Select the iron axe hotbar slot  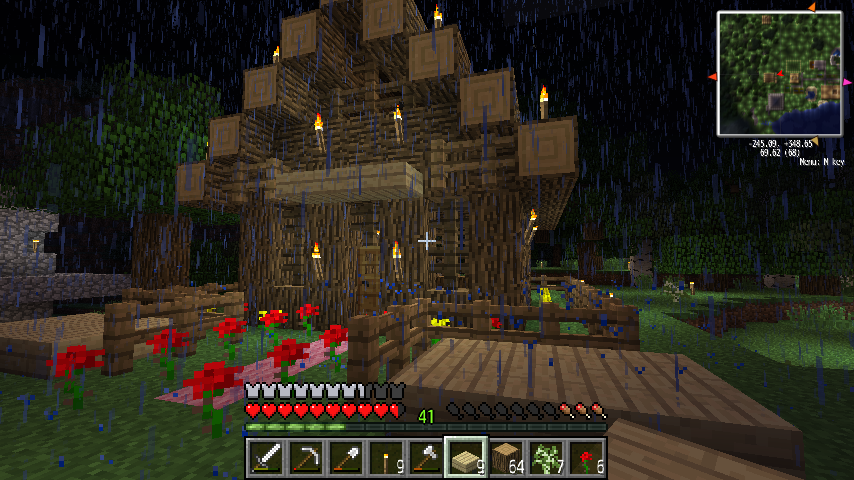pos(425,458)
